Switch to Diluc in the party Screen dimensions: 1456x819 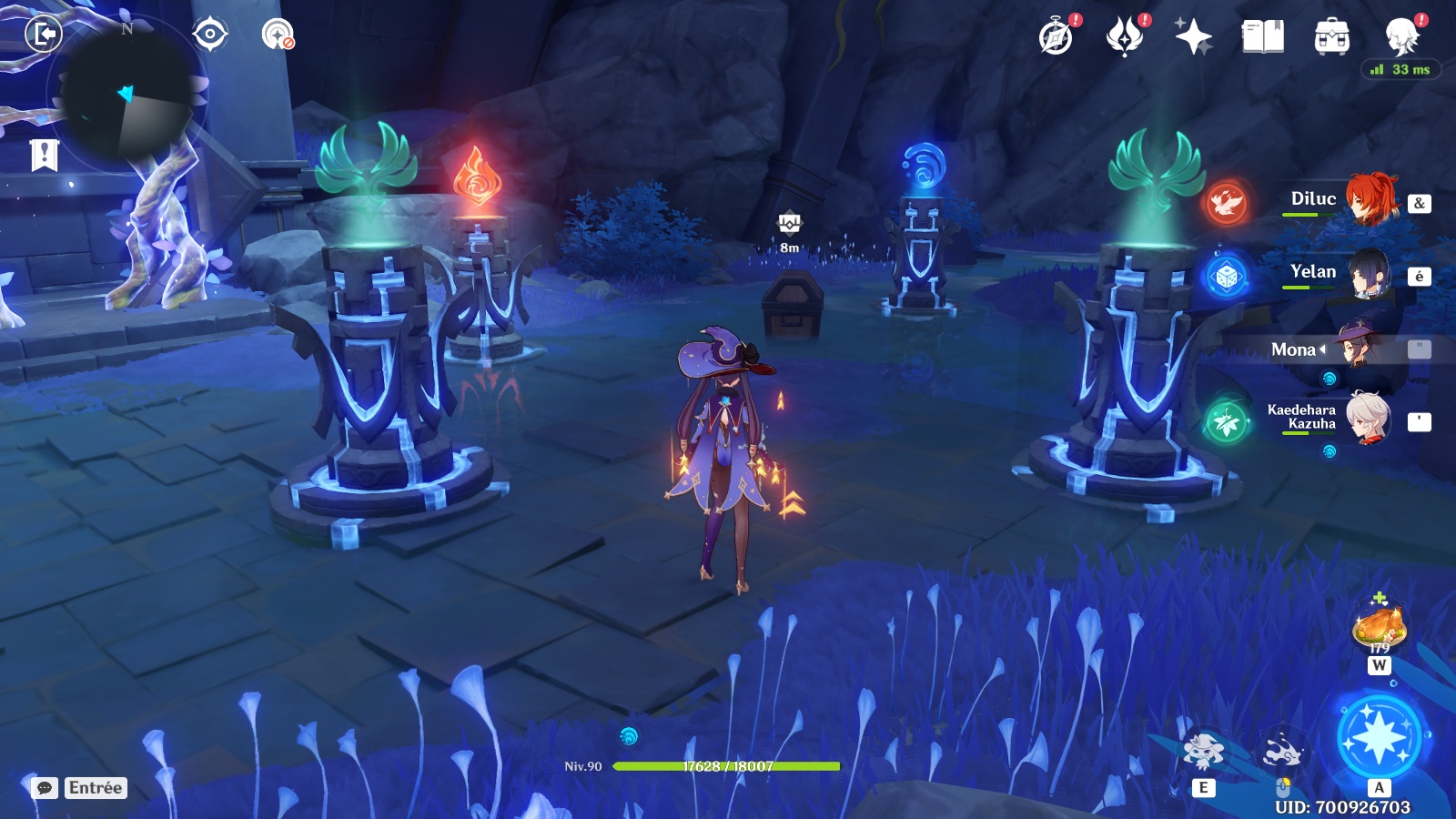[x=1370, y=199]
